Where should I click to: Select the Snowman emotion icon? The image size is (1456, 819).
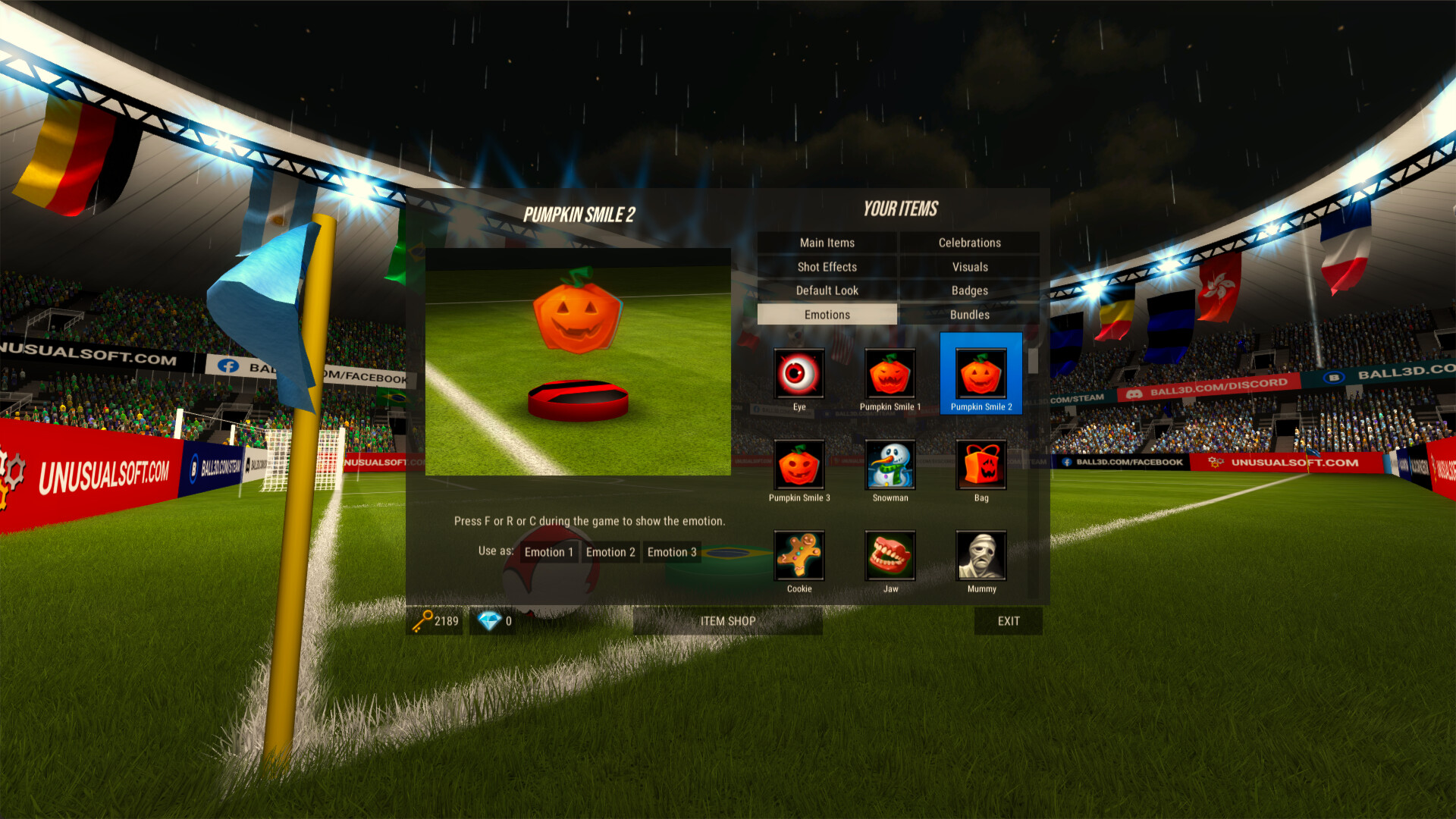point(890,465)
